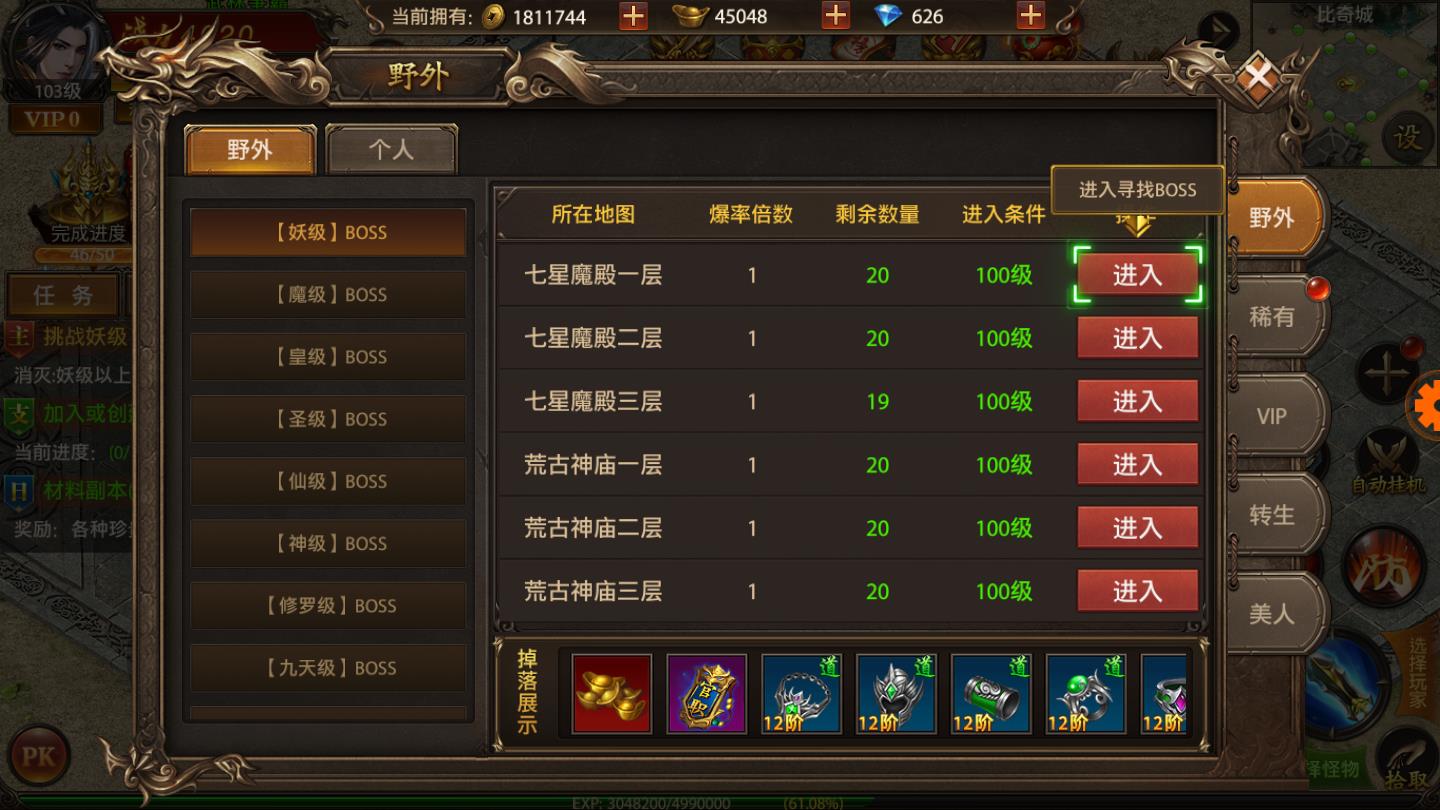Open the PK panel icon
1440x810 pixels.
point(37,757)
